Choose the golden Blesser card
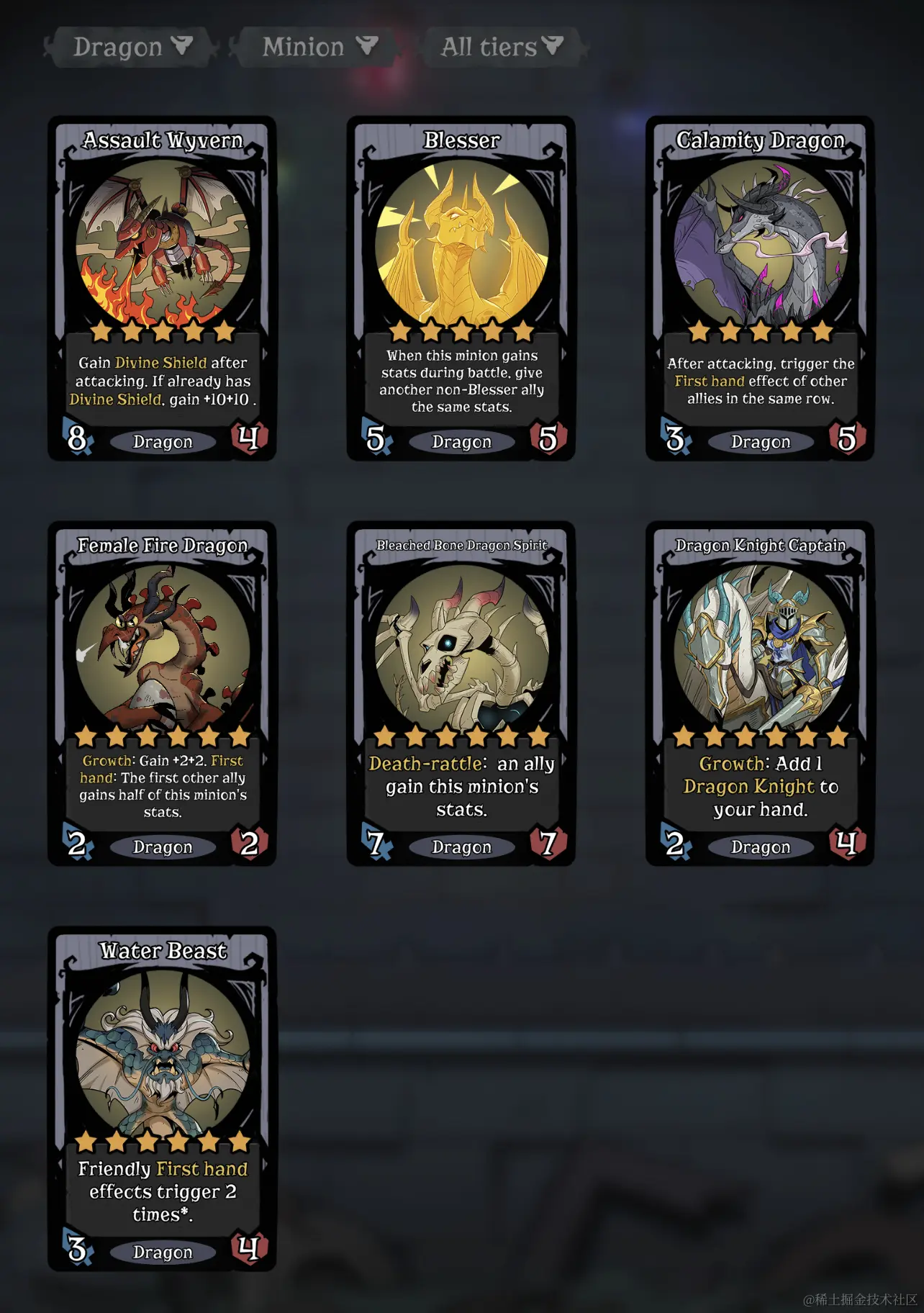924x1313 pixels. pyautogui.click(x=461, y=288)
